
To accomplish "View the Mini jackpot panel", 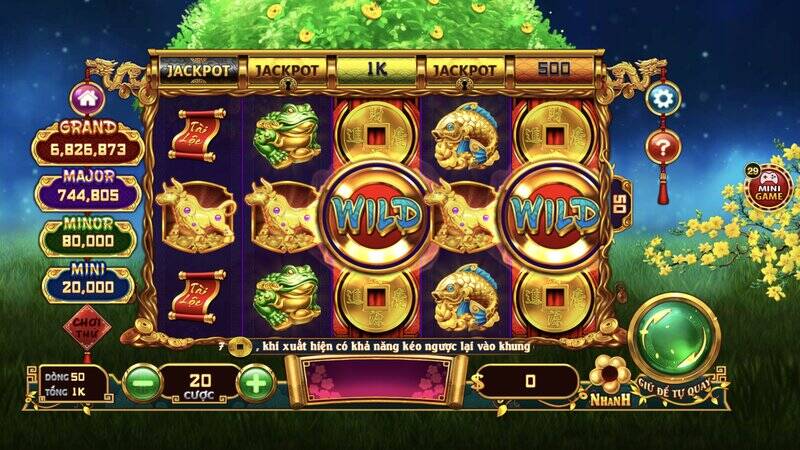I will click(88, 282).
